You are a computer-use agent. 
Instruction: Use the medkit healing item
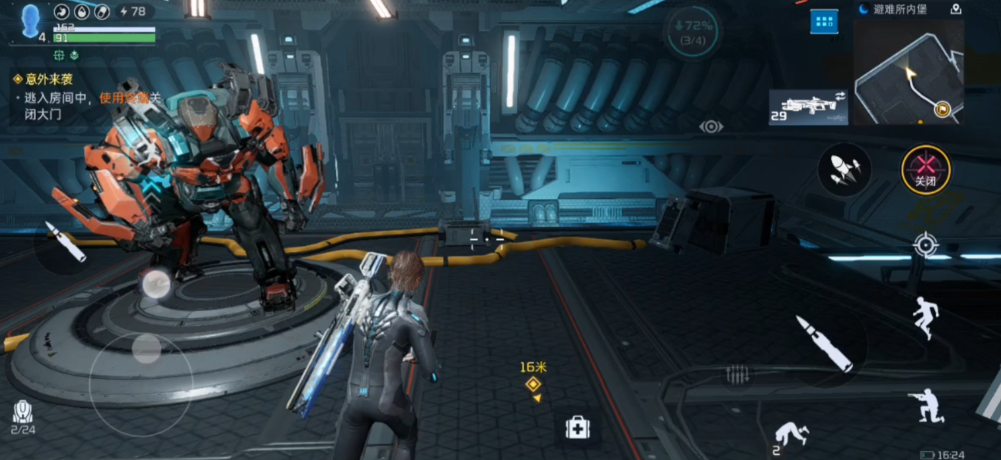click(x=577, y=428)
